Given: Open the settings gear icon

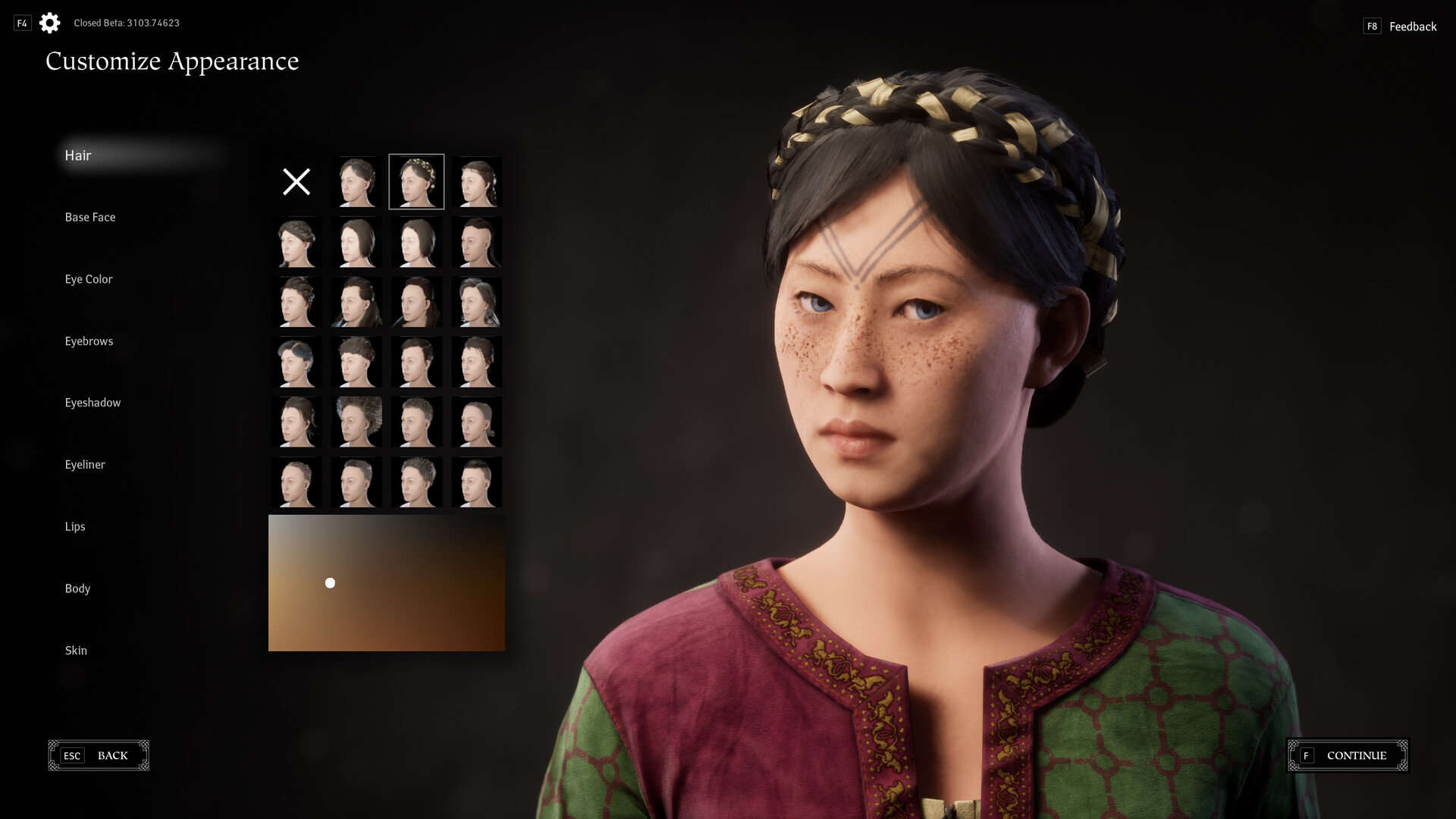Looking at the screenshot, I should 50,23.
